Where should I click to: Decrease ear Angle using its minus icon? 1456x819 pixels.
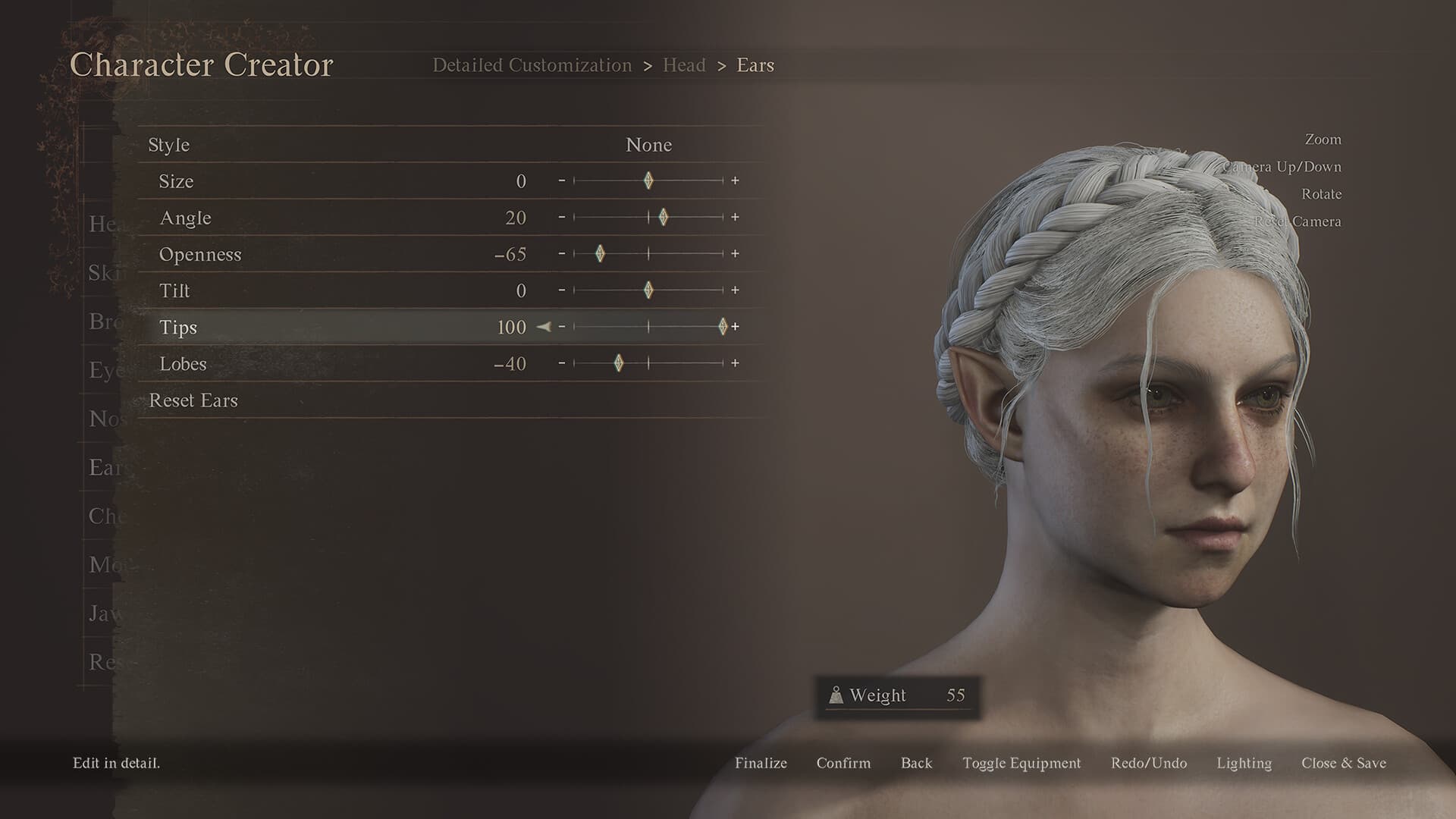click(x=562, y=218)
